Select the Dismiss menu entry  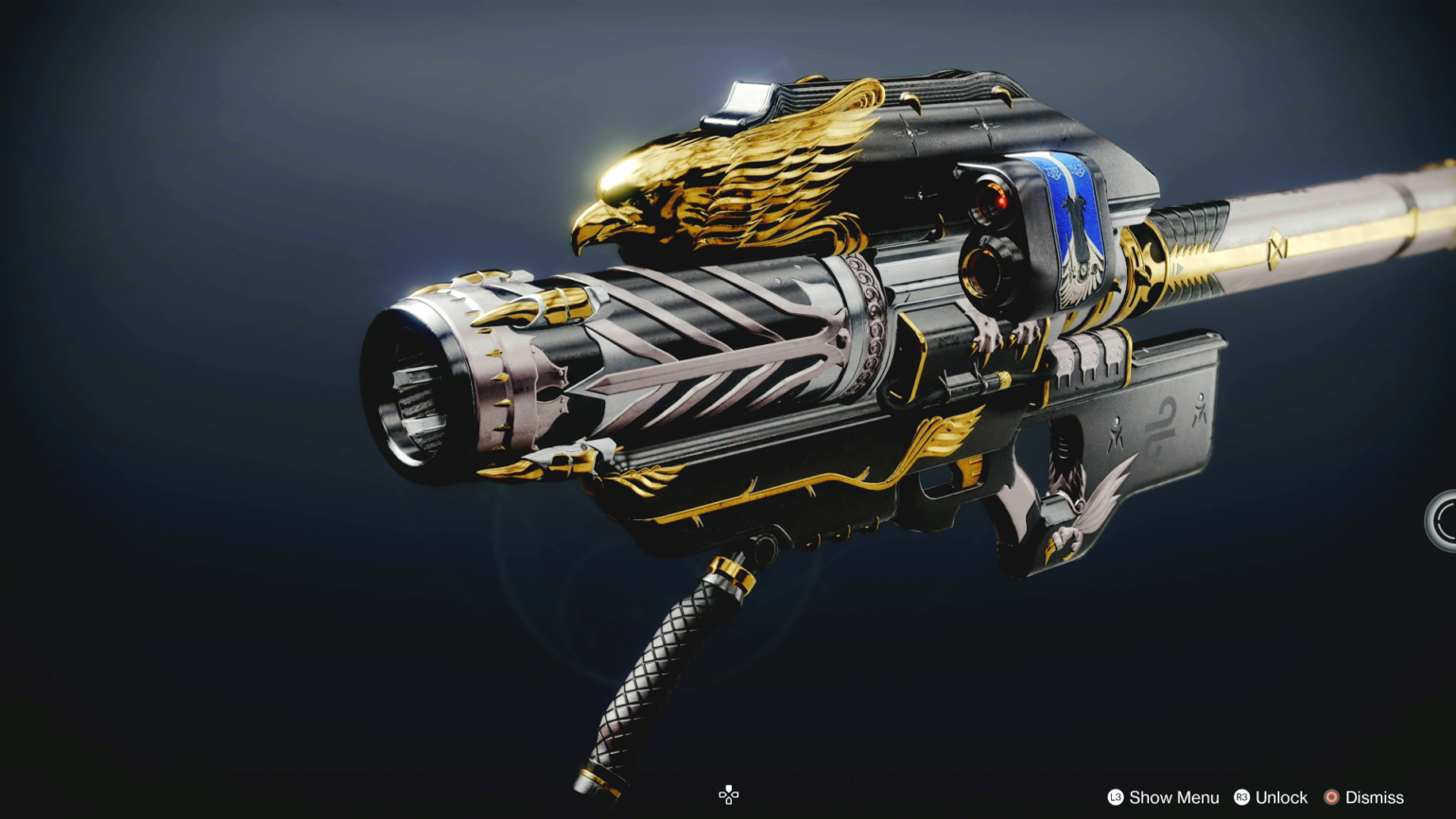click(1373, 796)
